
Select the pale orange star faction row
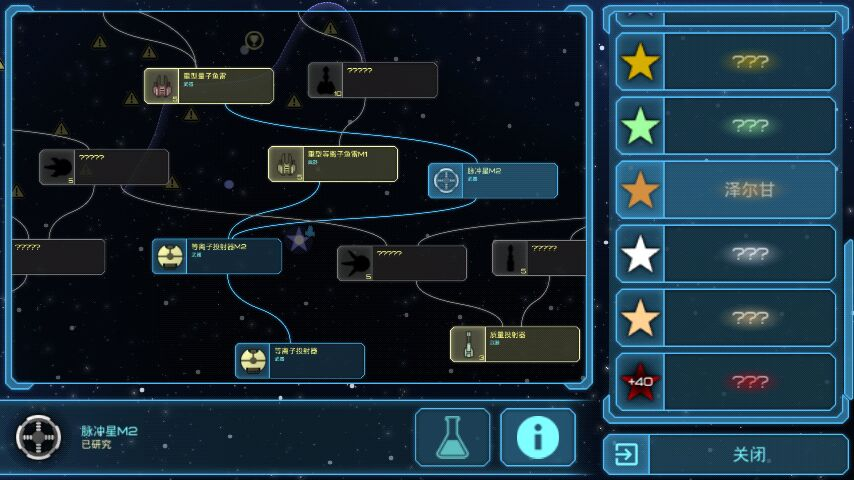tap(725, 318)
